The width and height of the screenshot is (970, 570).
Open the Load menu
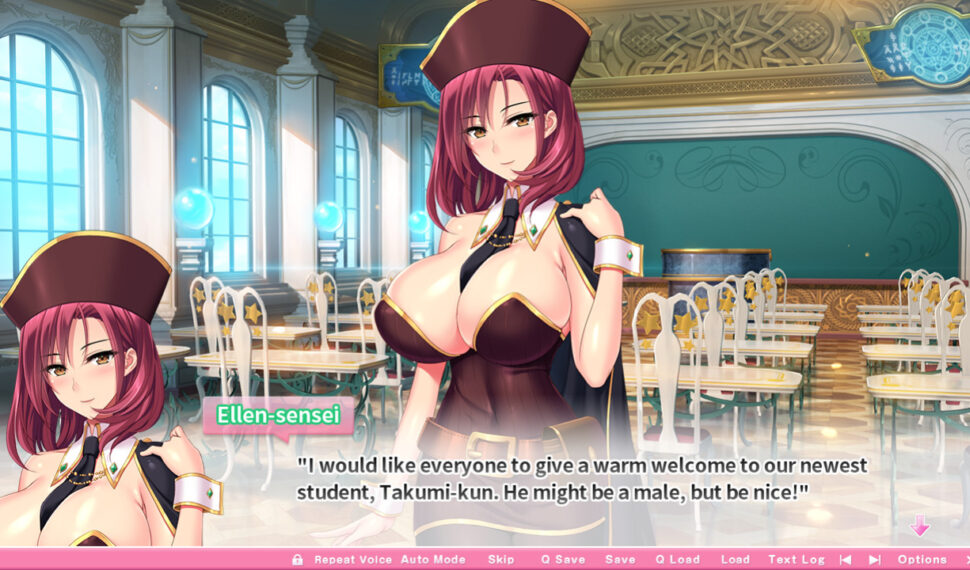coord(735,560)
